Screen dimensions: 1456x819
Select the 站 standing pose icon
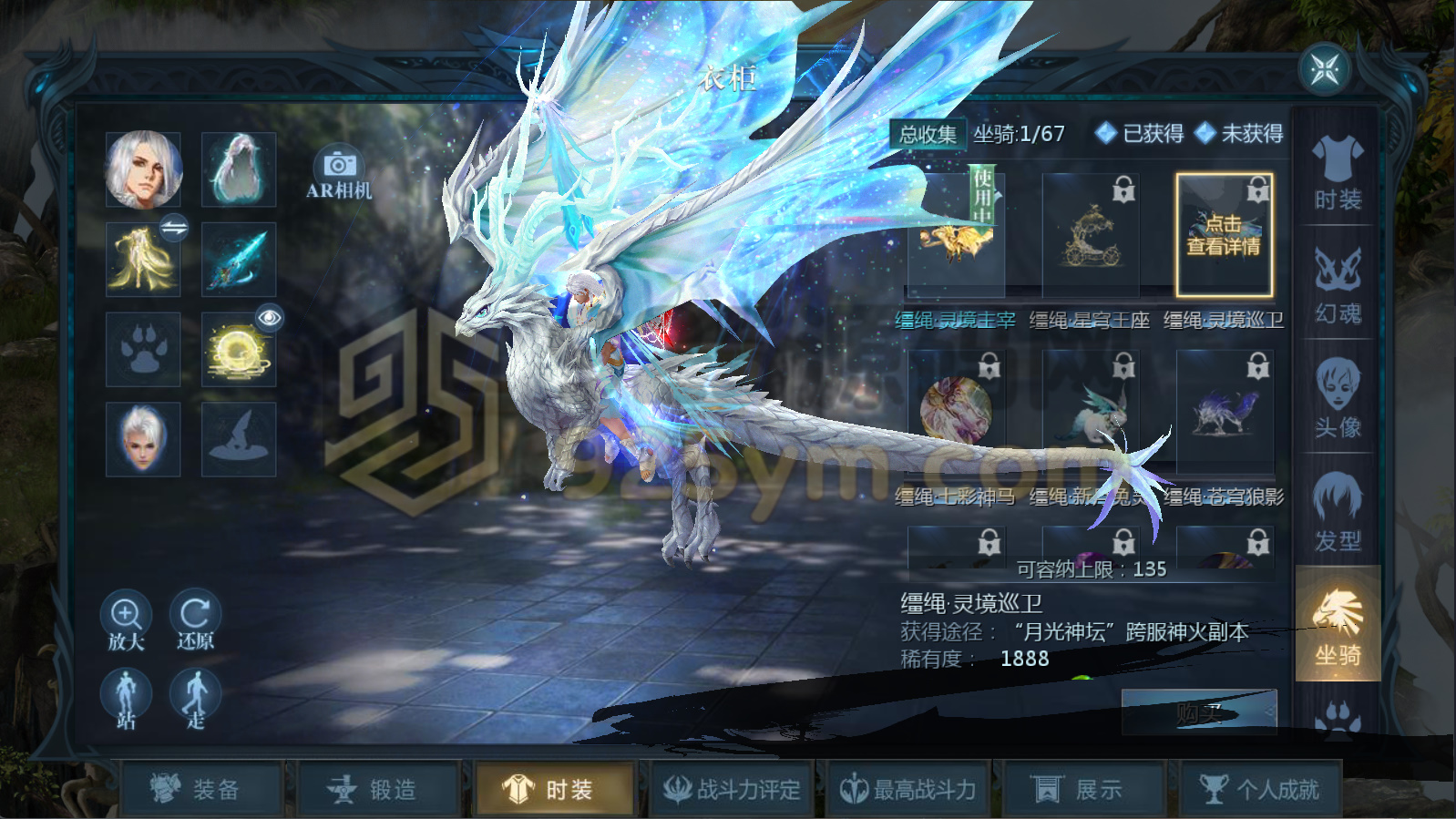[x=128, y=692]
